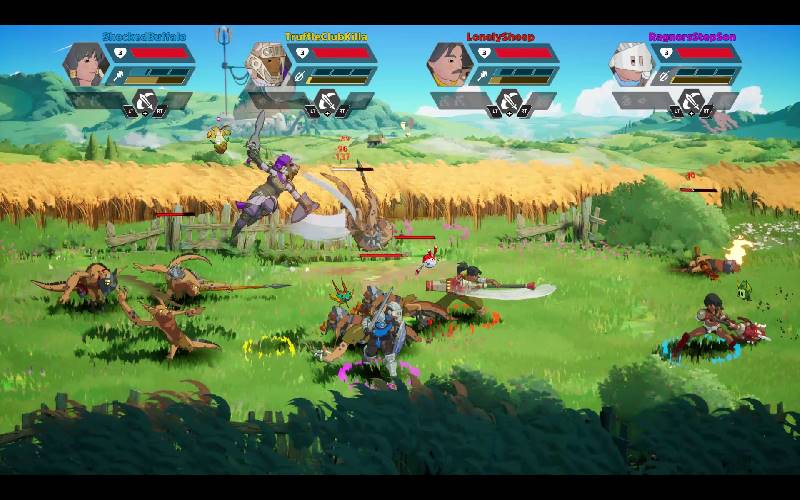Activate TruffleClubKilla's crossbow ability icon
The width and height of the screenshot is (800, 500).
(x=327, y=101)
